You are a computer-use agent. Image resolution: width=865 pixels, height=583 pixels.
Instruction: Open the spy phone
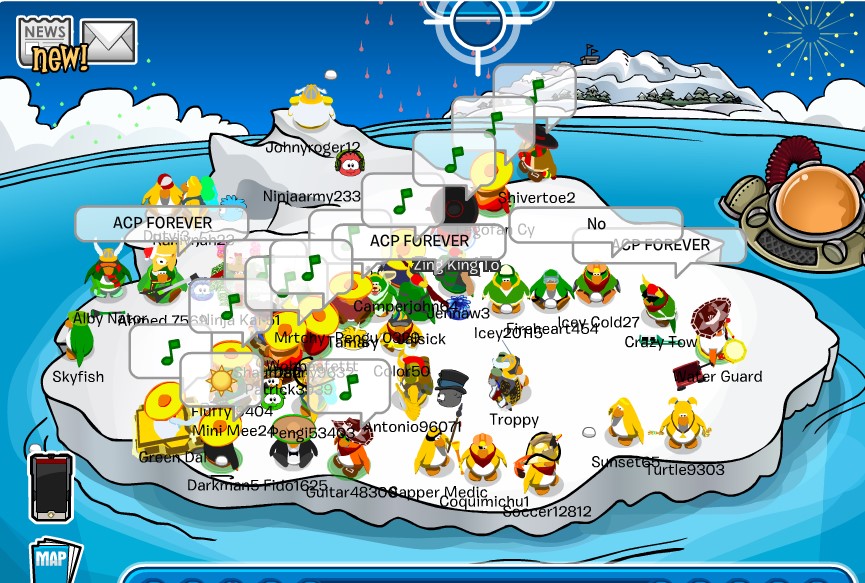[51, 487]
